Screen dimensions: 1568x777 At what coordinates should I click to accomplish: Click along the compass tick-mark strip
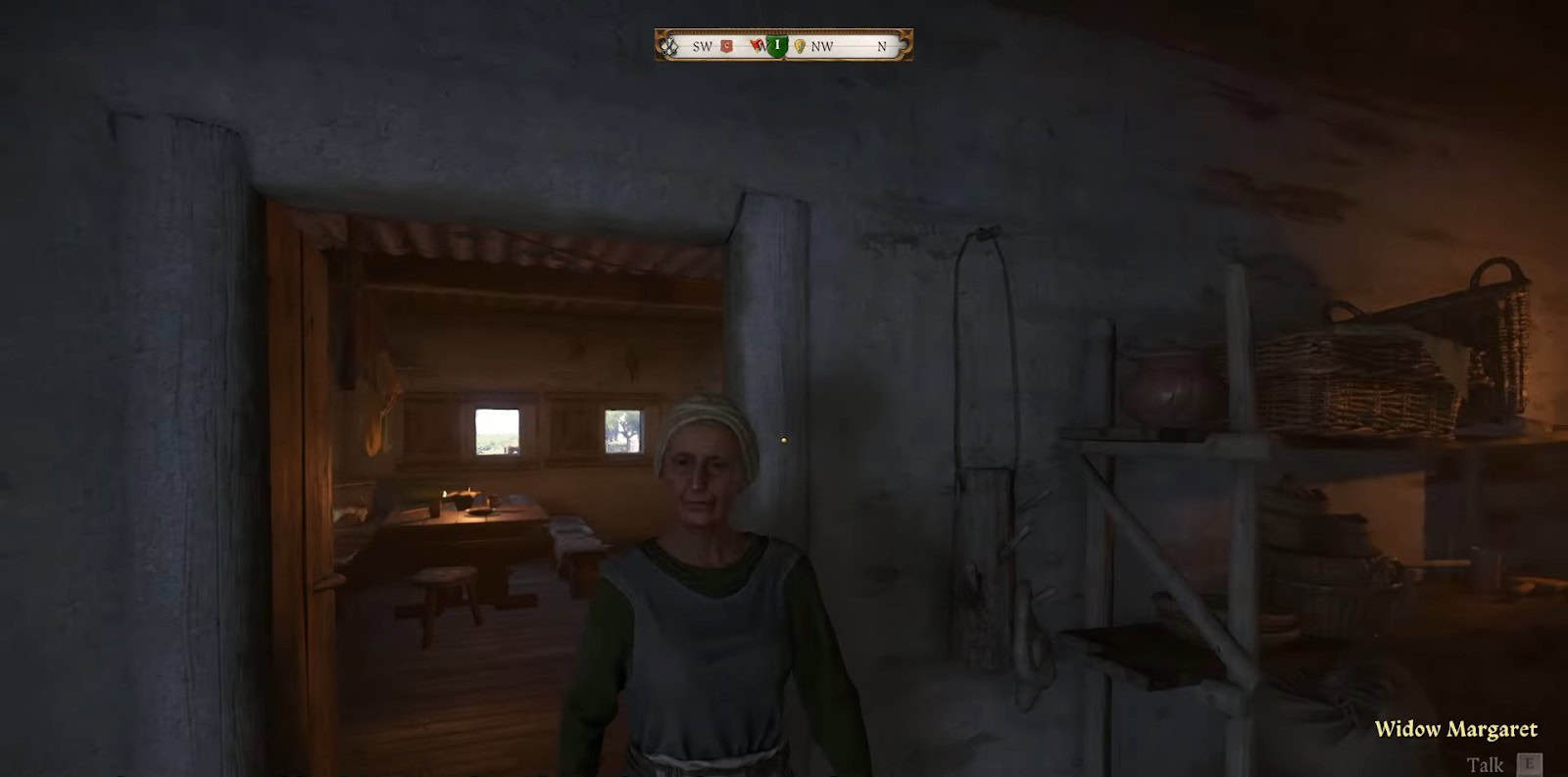pos(784,31)
